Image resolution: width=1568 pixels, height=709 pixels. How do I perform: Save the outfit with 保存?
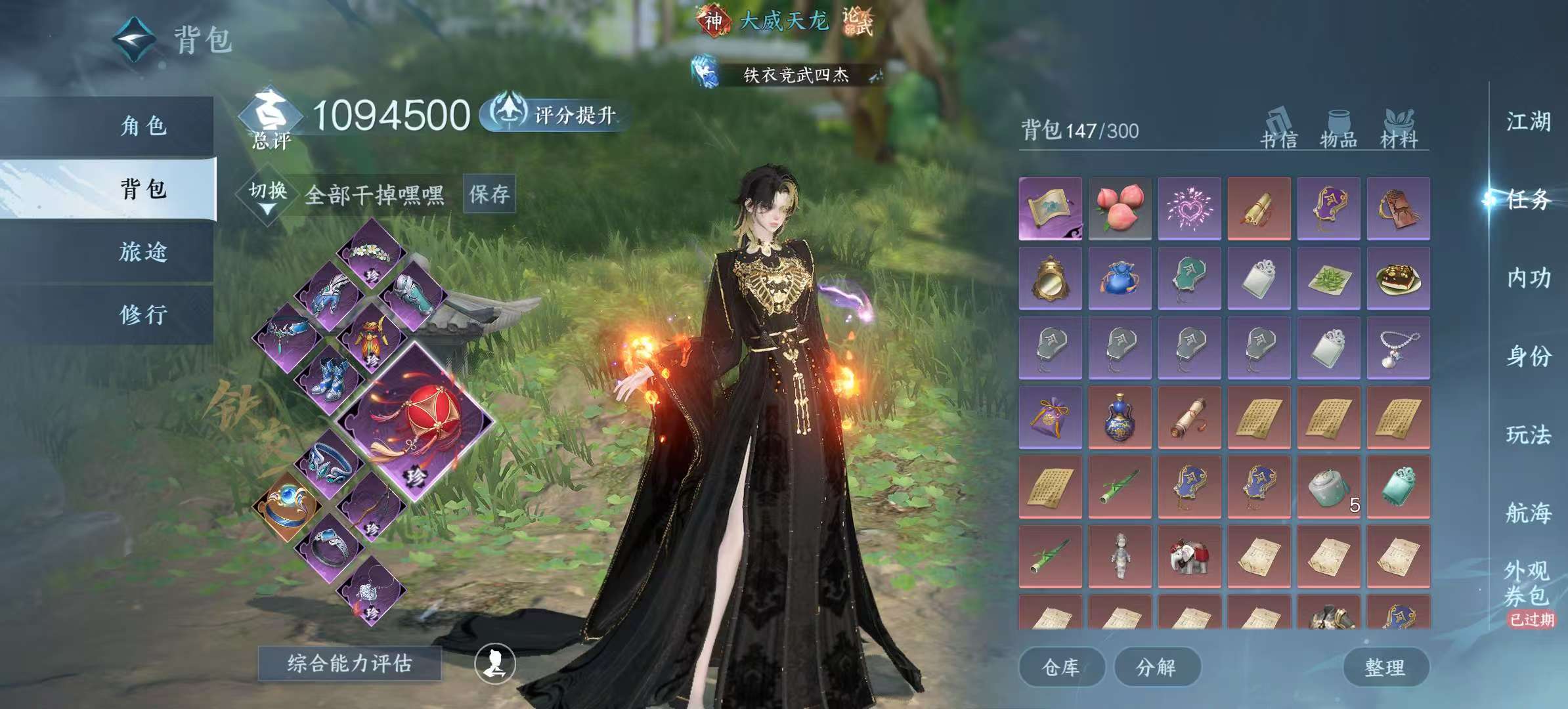(x=489, y=194)
